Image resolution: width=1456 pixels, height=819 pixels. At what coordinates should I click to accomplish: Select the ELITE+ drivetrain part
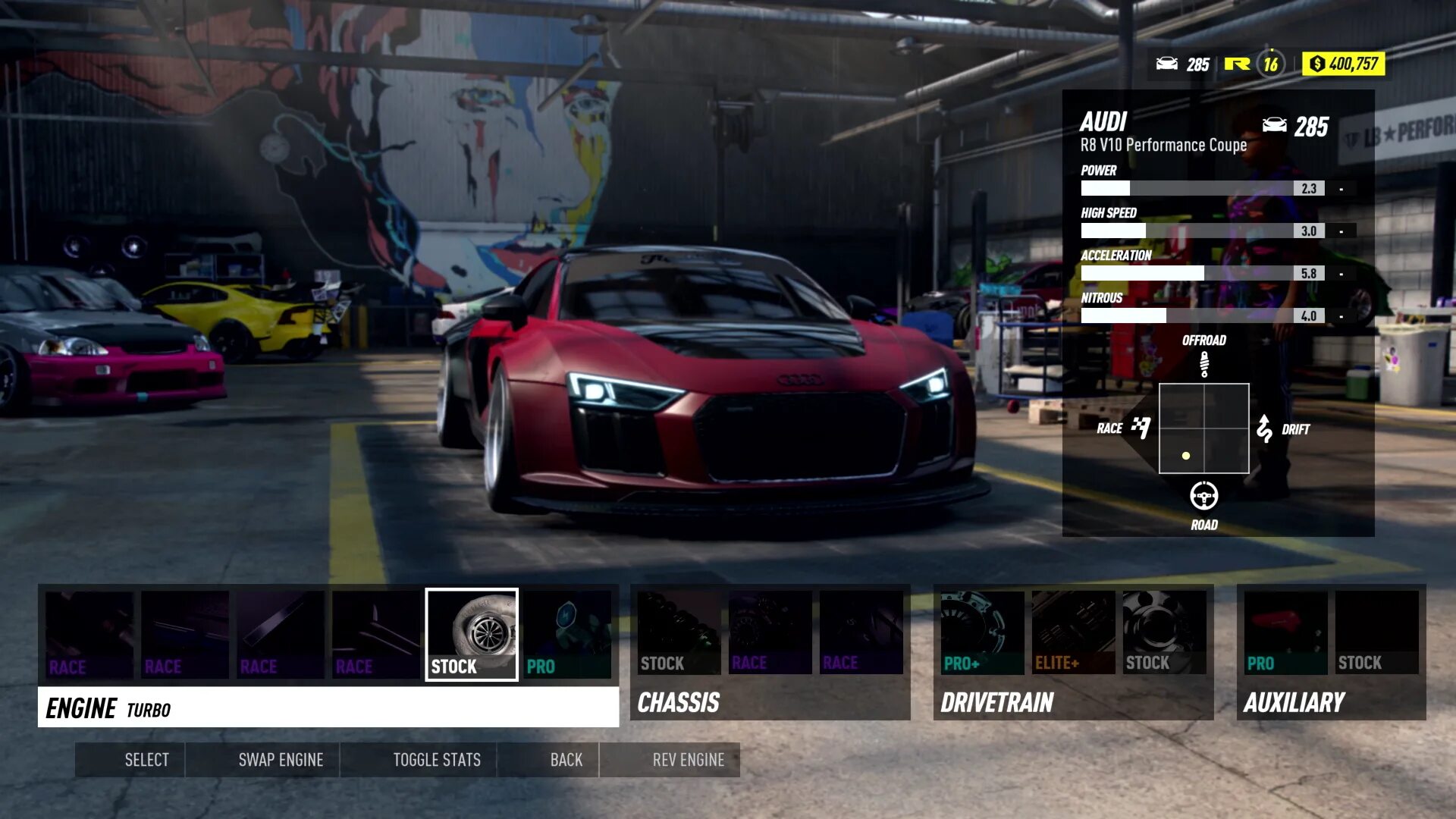click(x=1073, y=632)
